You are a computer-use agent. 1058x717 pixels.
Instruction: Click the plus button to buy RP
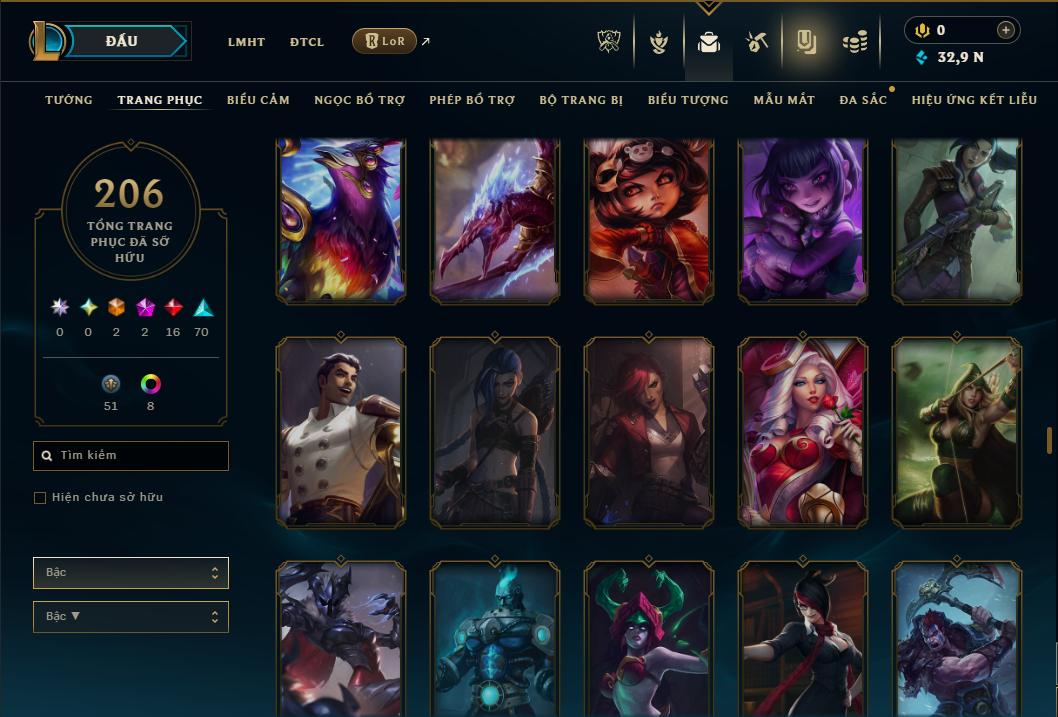tap(1006, 31)
